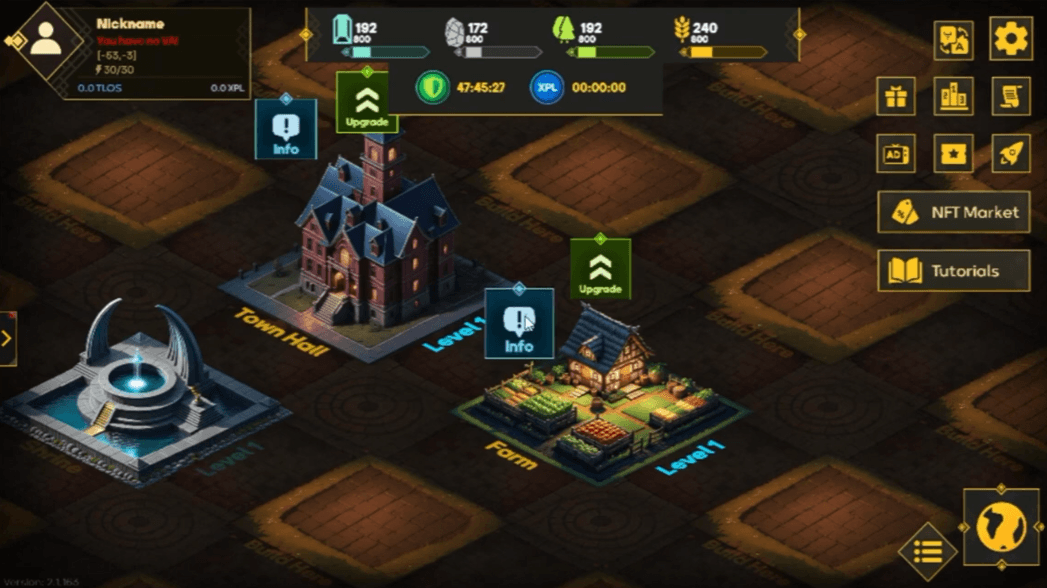The image size is (1047, 588).
Task: Open the language translation options
Action: click(953, 40)
